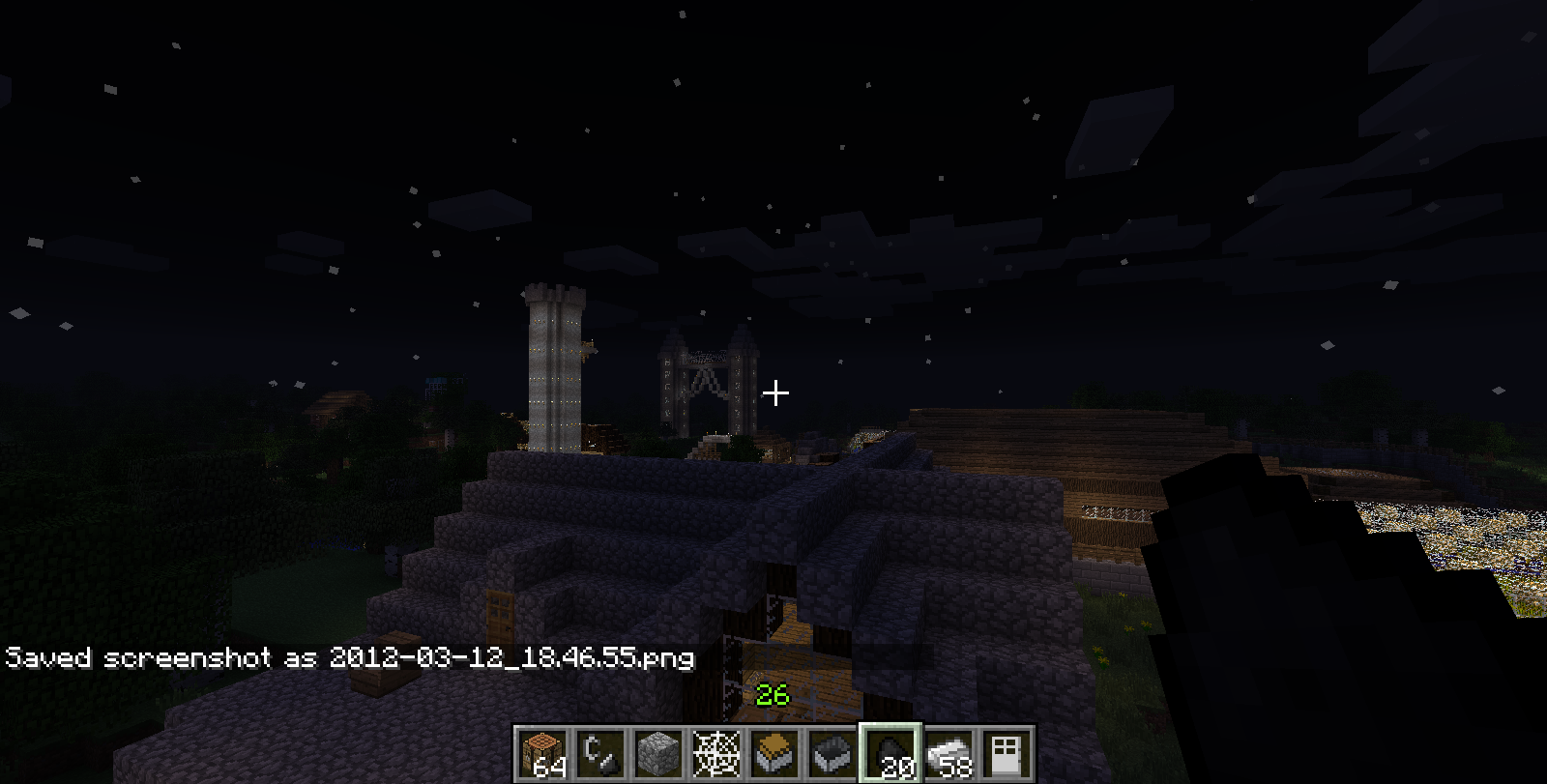Select the highlighted coal stack slot
Viewport: 1547px width, 784px height.
(890, 753)
